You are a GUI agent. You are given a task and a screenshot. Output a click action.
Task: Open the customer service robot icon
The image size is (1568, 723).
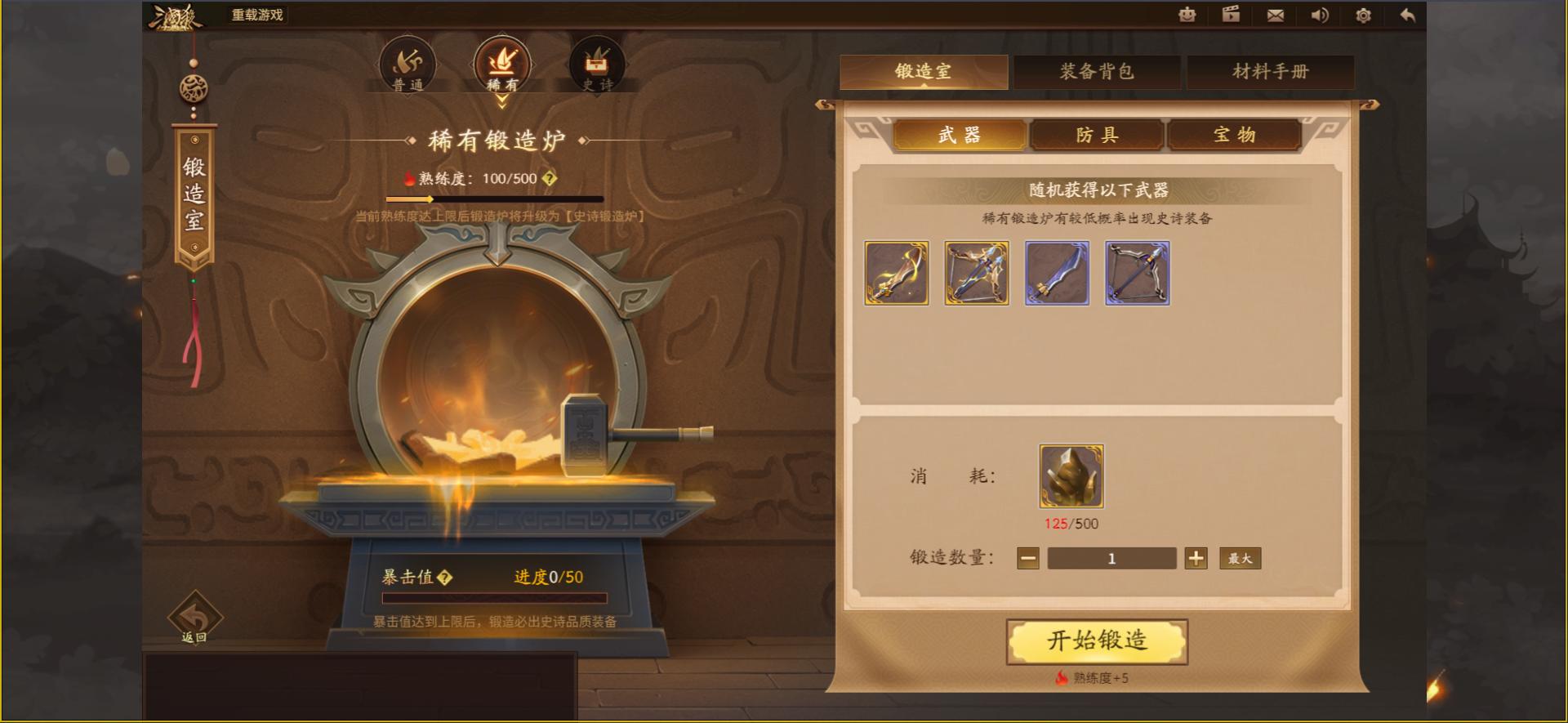pos(1187,15)
